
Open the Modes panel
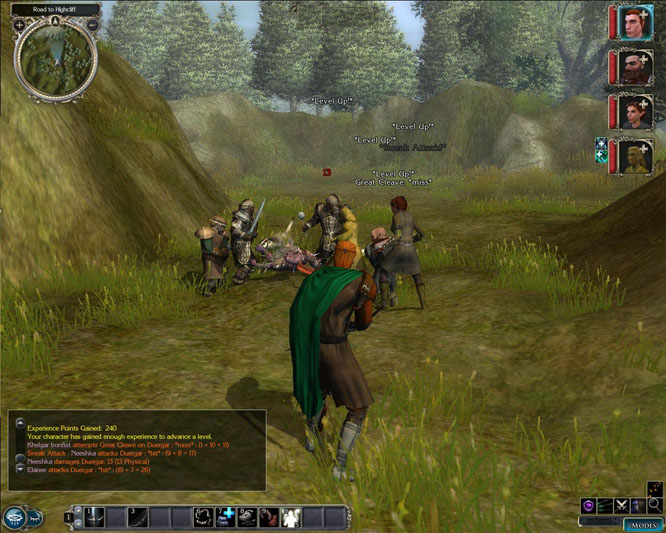641,524
